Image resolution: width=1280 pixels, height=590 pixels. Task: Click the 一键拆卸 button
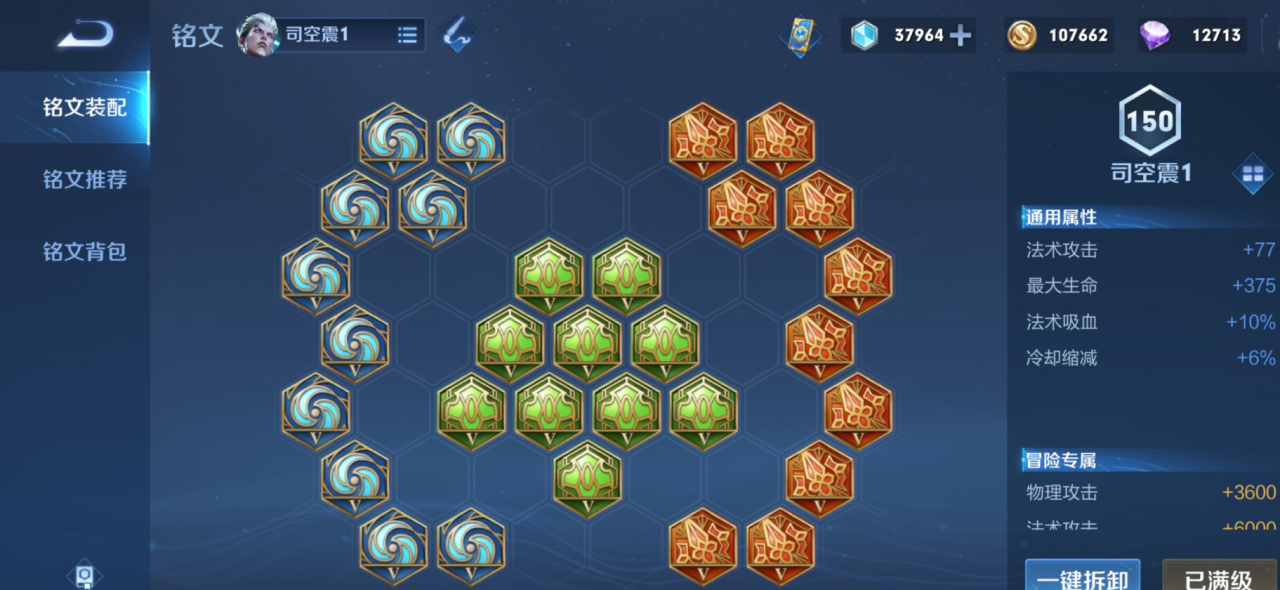pos(1082,579)
